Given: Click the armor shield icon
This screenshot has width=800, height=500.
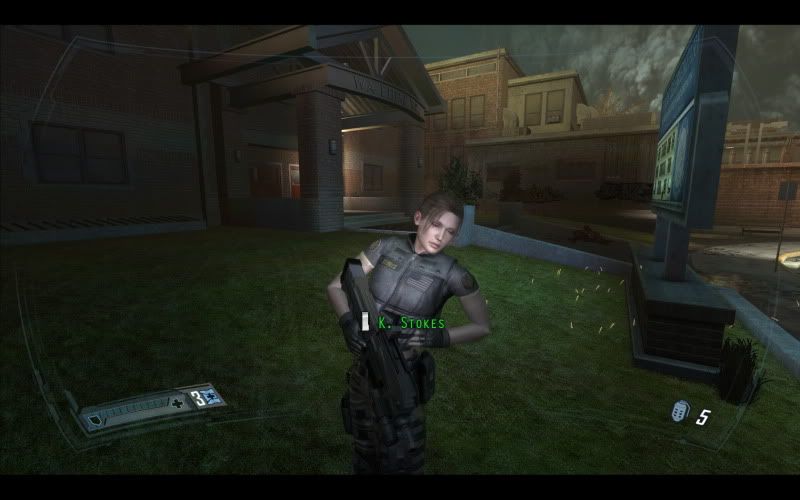Looking at the screenshot, I should 96,421.
